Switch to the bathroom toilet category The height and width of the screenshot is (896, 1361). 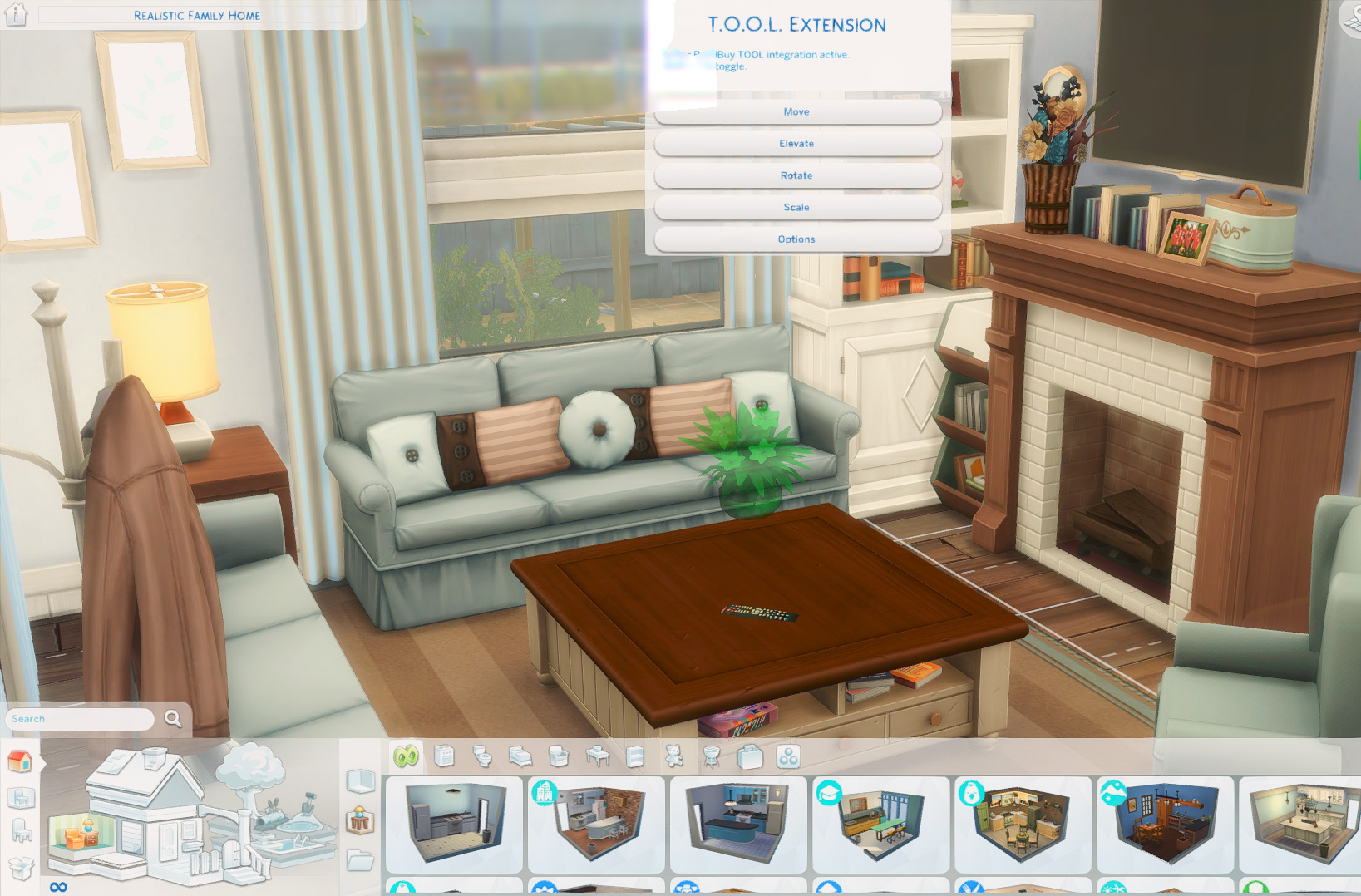click(x=482, y=756)
